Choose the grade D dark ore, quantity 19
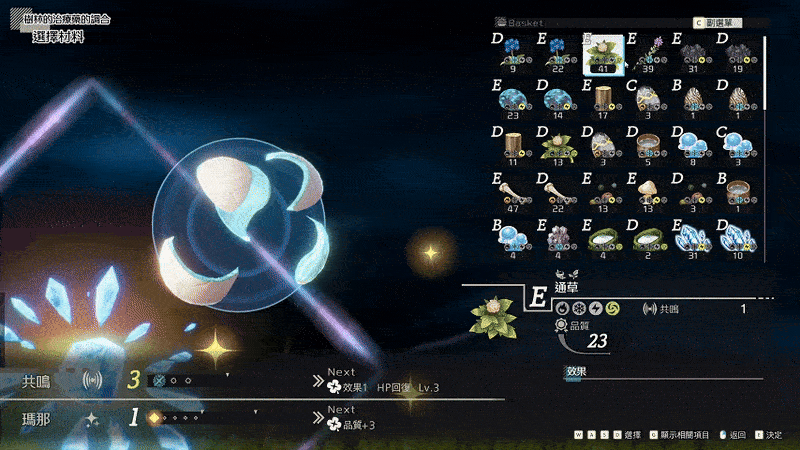The width and height of the screenshot is (800, 450). coord(739,54)
